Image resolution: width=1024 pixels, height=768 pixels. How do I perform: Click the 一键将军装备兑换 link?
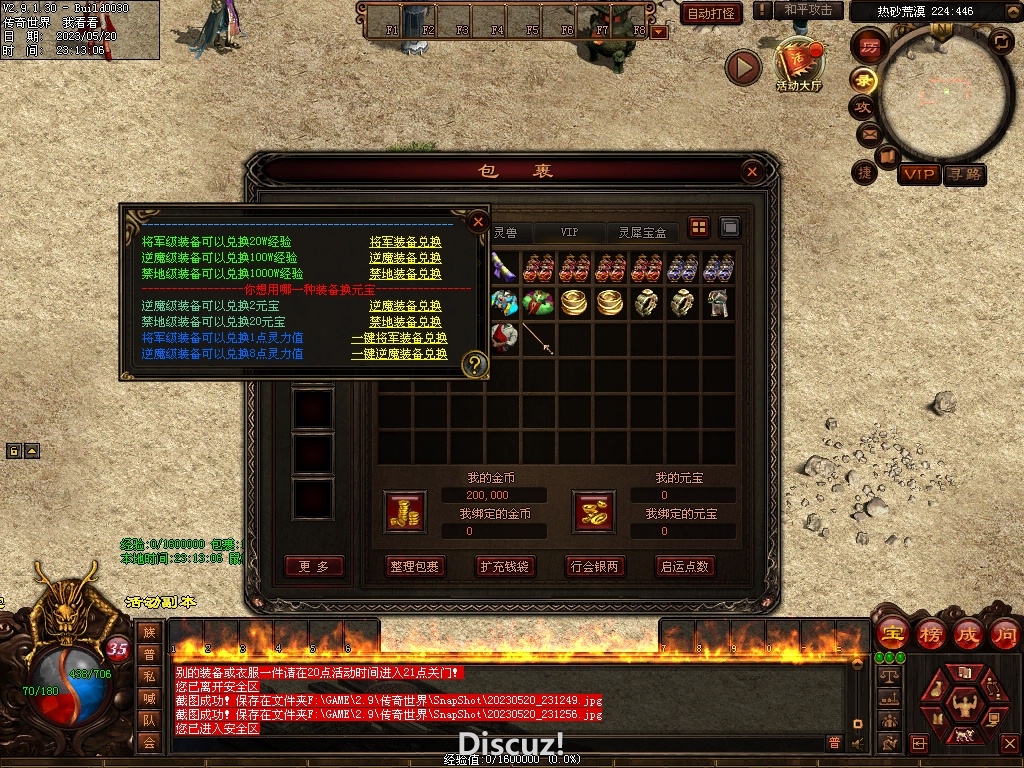[x=399, y=339]
